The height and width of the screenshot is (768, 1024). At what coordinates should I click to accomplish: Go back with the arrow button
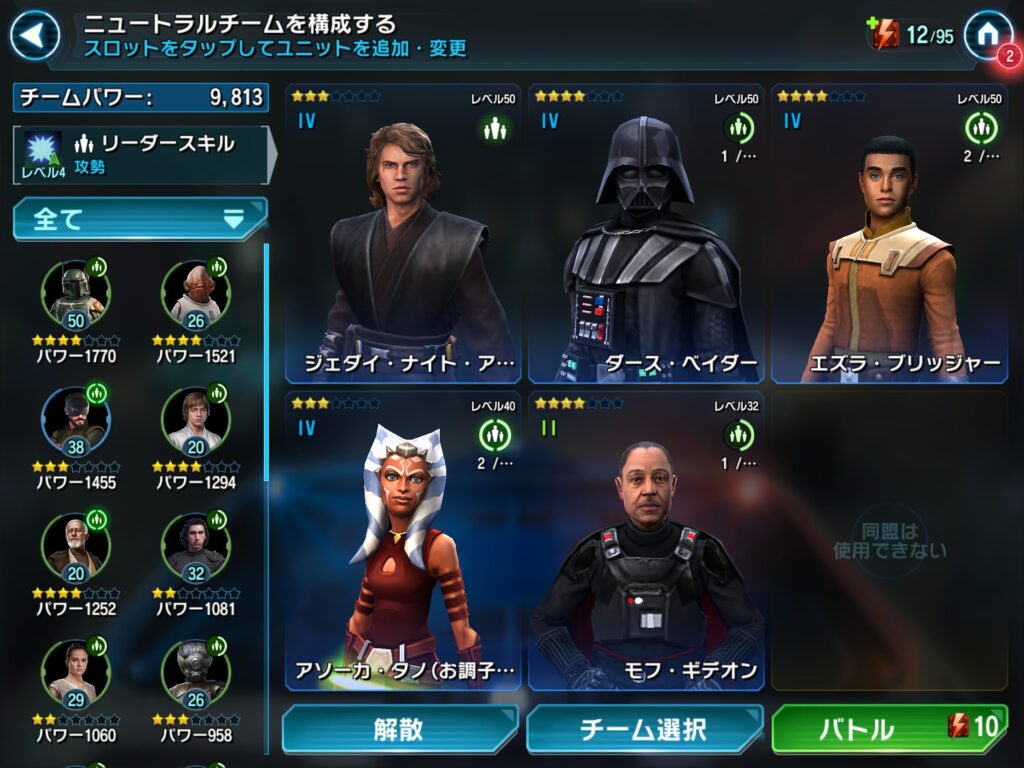coord(34,36)
